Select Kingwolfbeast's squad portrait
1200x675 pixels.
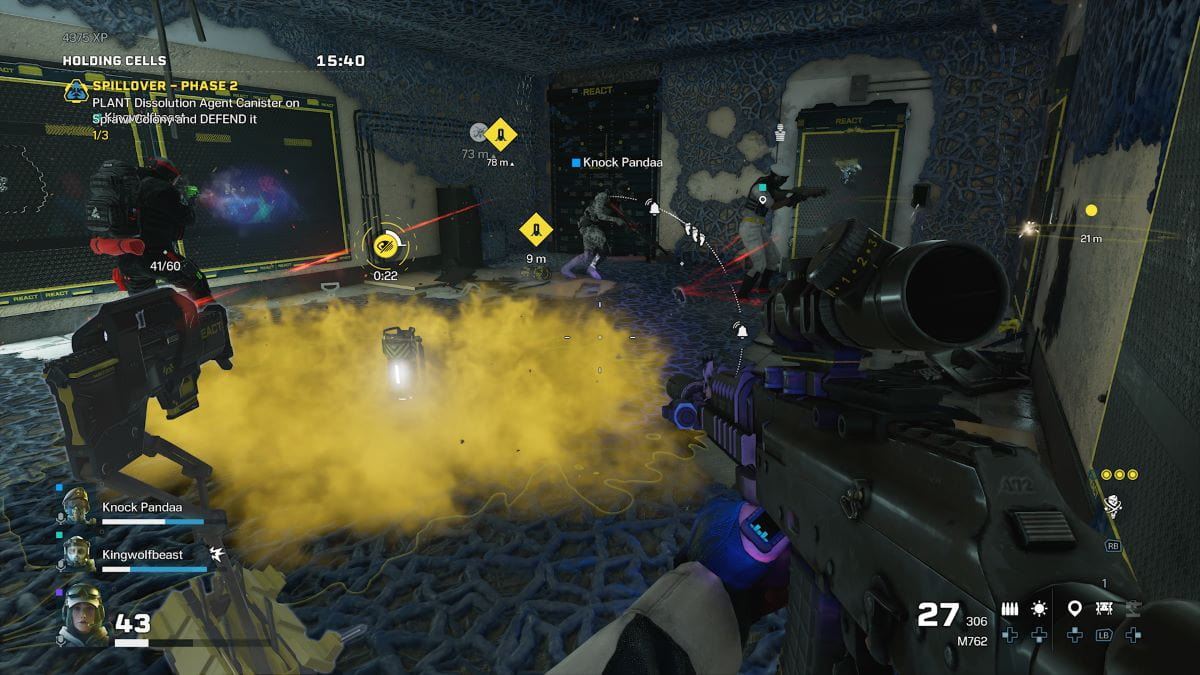[x=77, y=554]
